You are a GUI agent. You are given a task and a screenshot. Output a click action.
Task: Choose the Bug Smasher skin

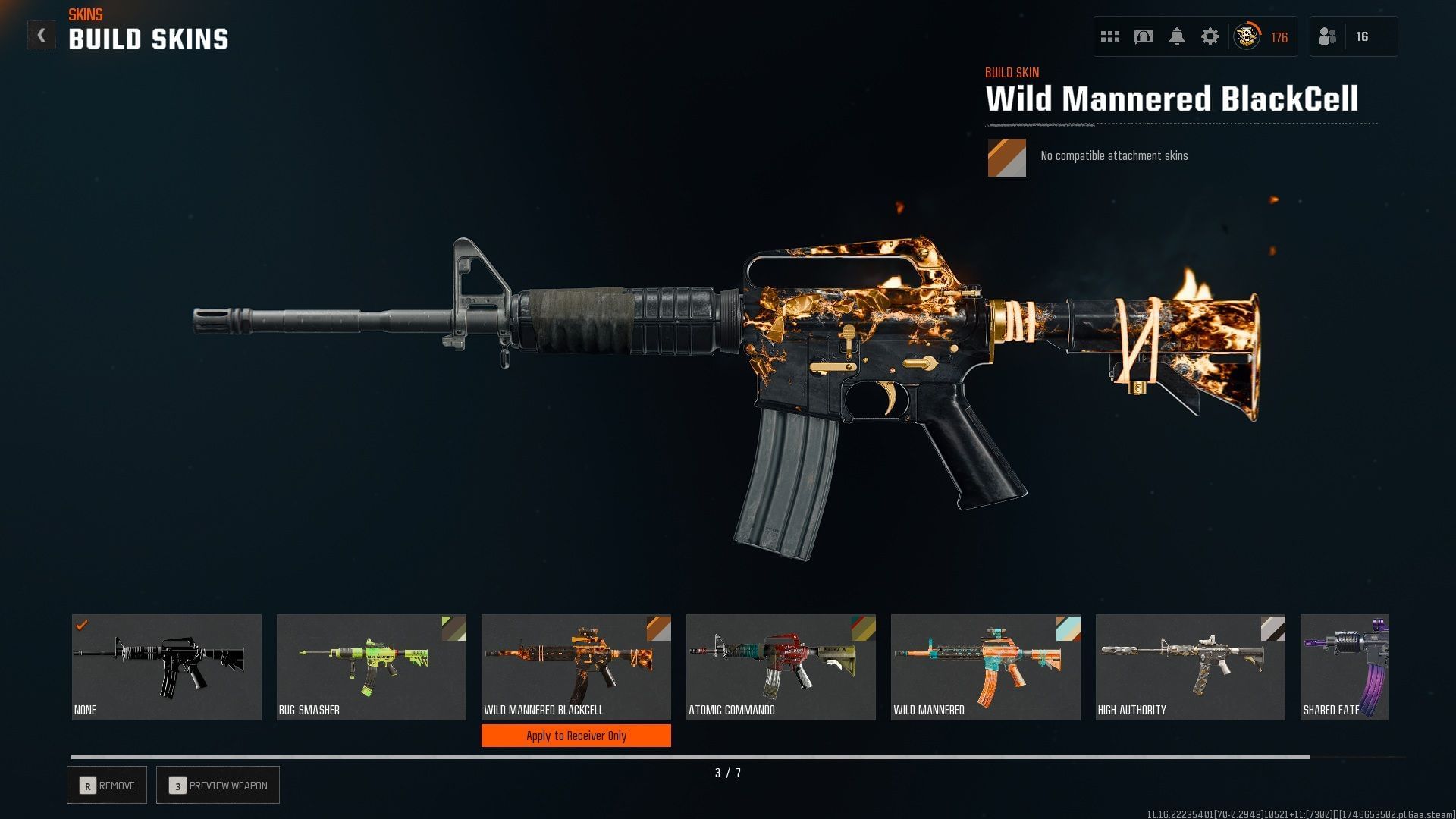[x=372, y=667]
